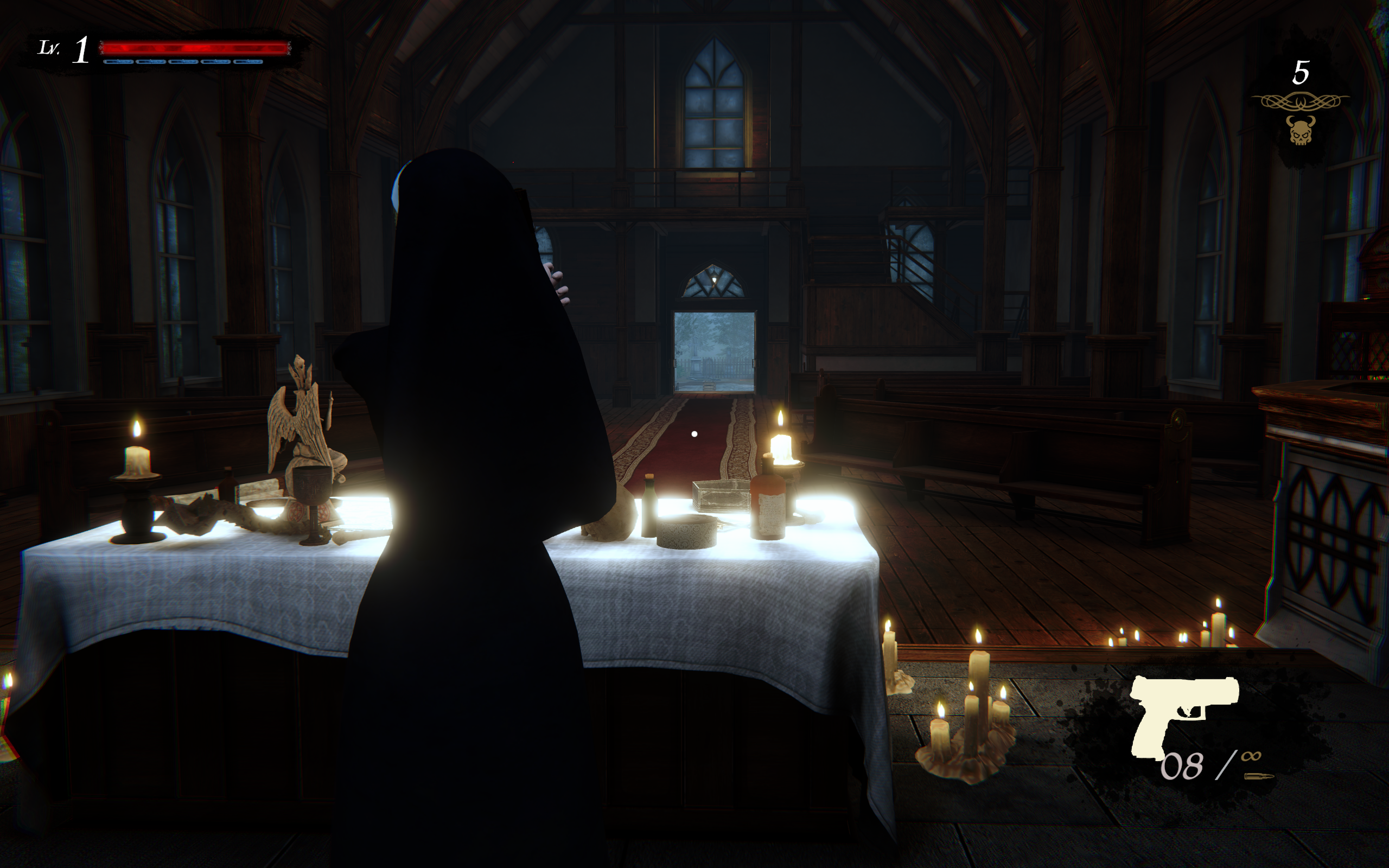Select the small green bottle on the table
This screenshot has width=1389, height=868.
649,507
